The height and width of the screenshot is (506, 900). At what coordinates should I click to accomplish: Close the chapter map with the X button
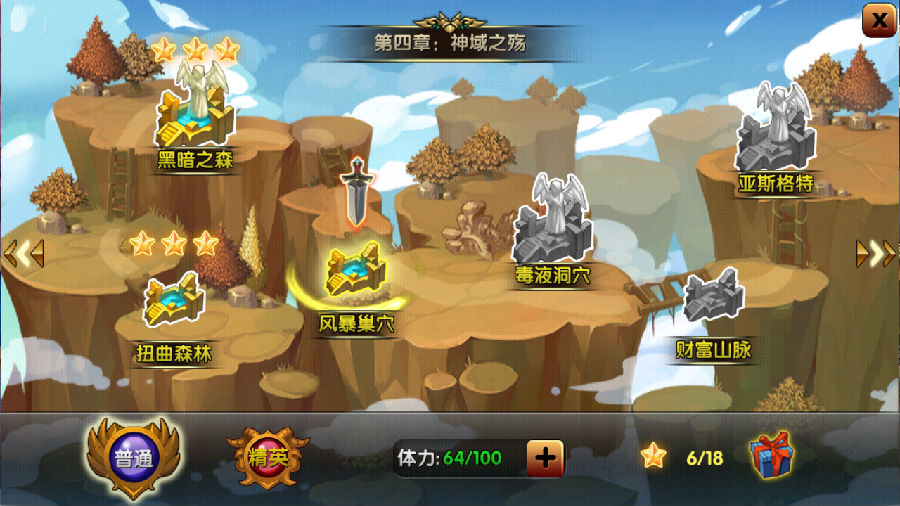pos(878,18)
